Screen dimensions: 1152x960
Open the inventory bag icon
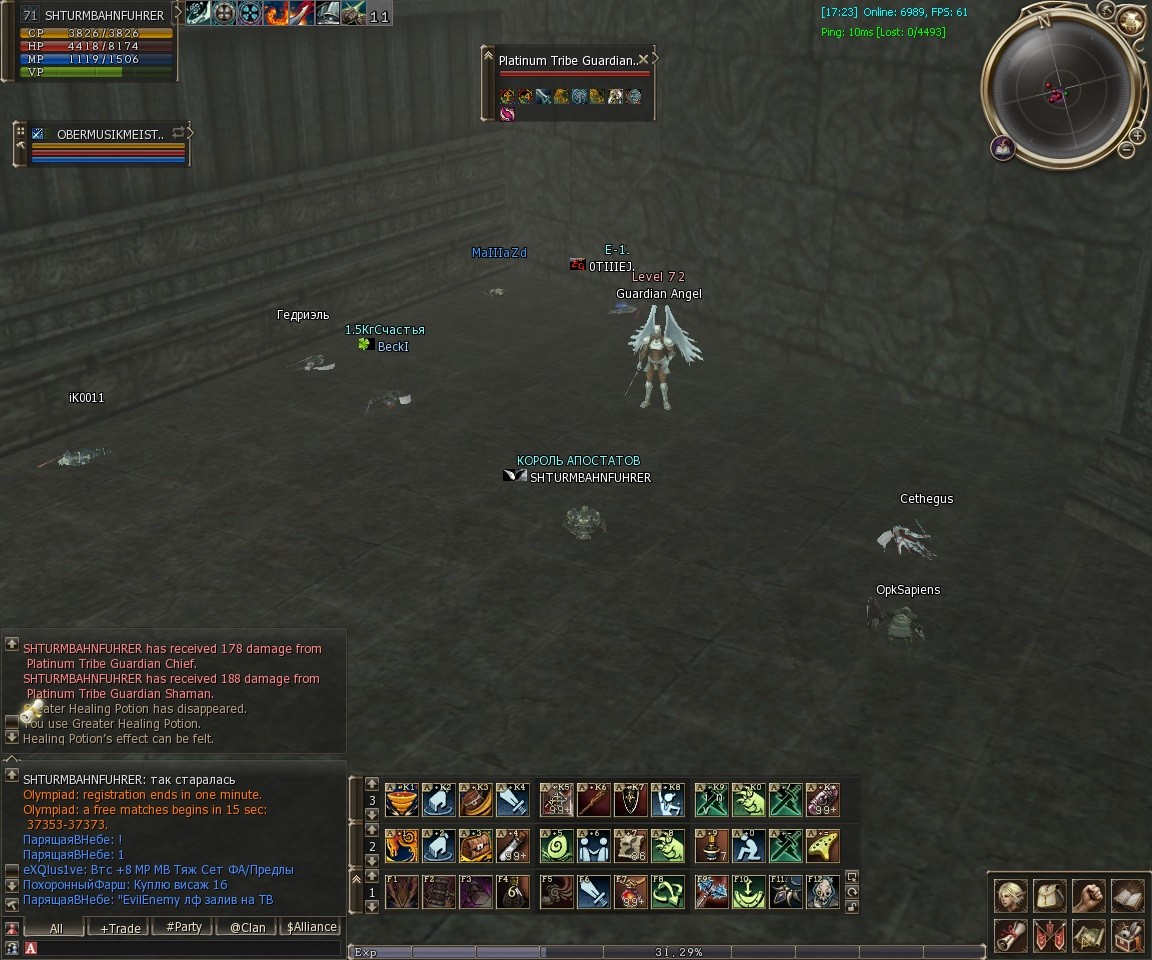tap(1049, 896)
